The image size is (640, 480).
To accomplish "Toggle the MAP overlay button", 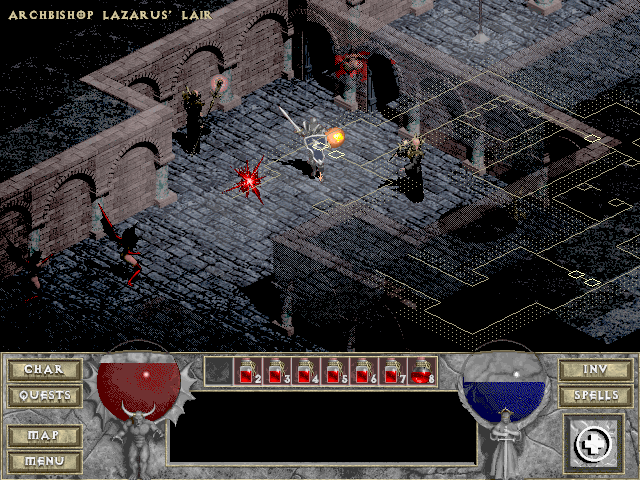I will pyautogui.click(x=45, y=436).
